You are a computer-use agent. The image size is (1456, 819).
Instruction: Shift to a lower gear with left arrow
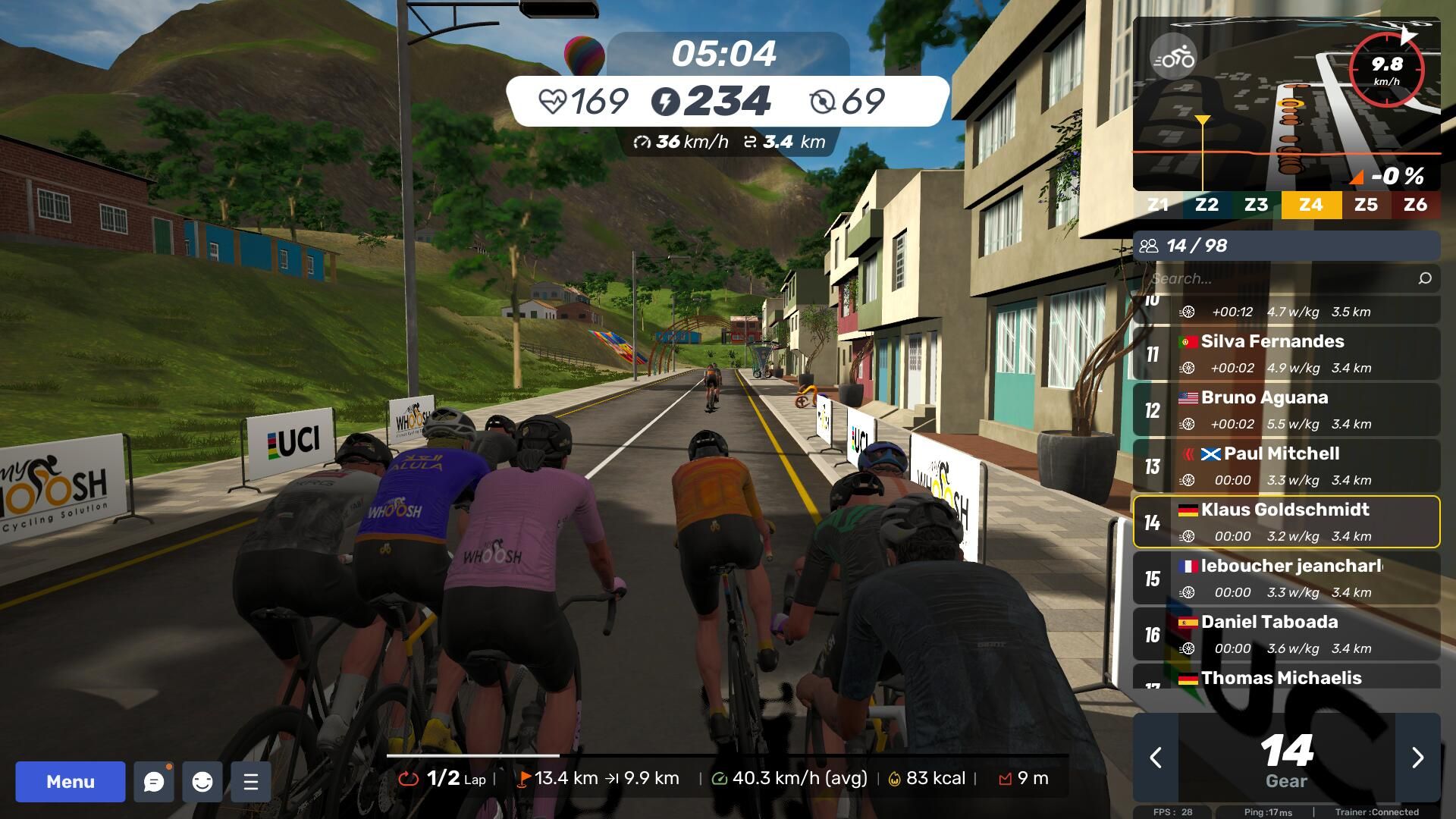[1156, 758]
